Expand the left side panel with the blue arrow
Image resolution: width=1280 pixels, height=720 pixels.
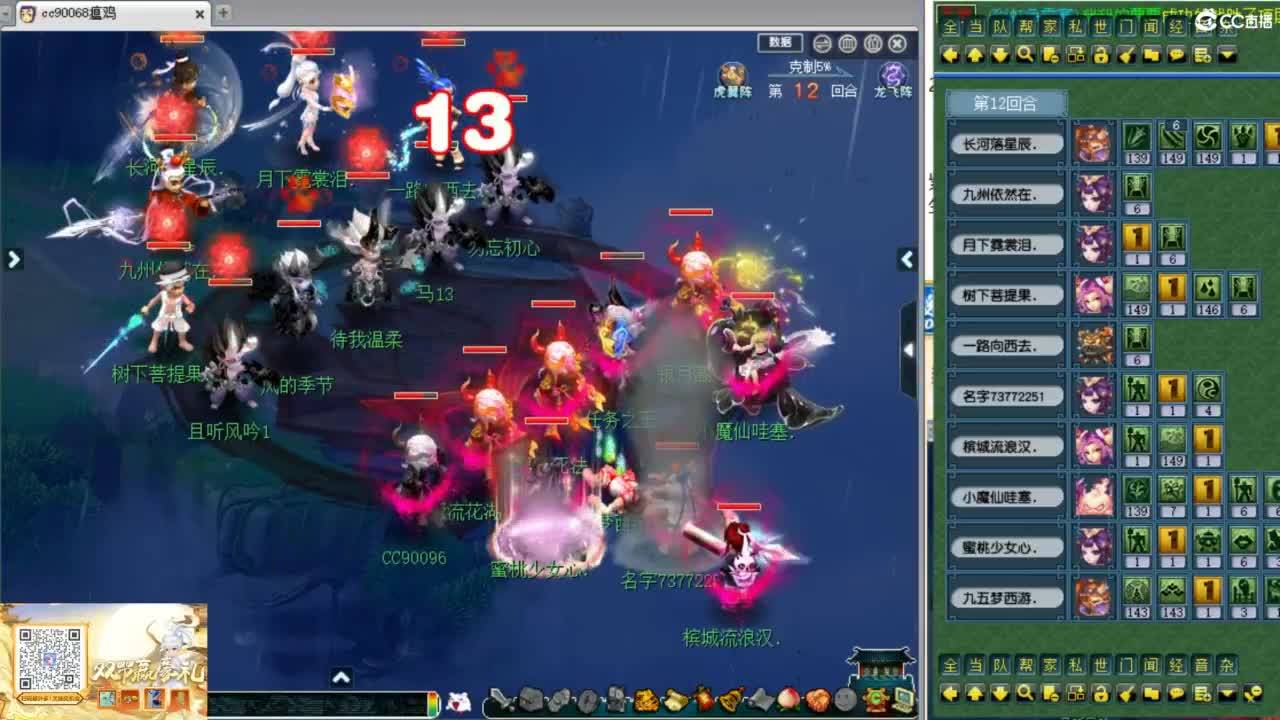point(13,258)
